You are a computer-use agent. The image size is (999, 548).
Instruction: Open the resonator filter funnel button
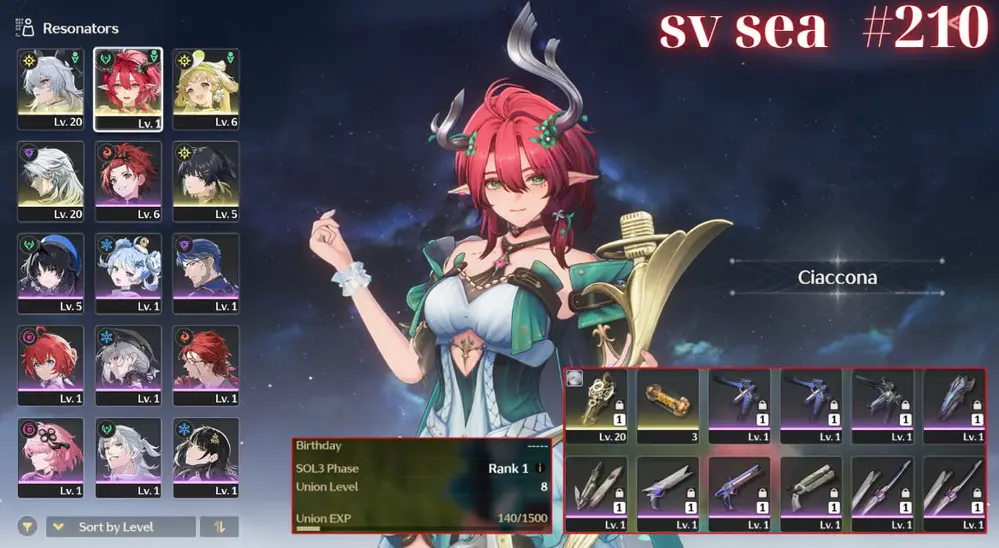point(27,527)
